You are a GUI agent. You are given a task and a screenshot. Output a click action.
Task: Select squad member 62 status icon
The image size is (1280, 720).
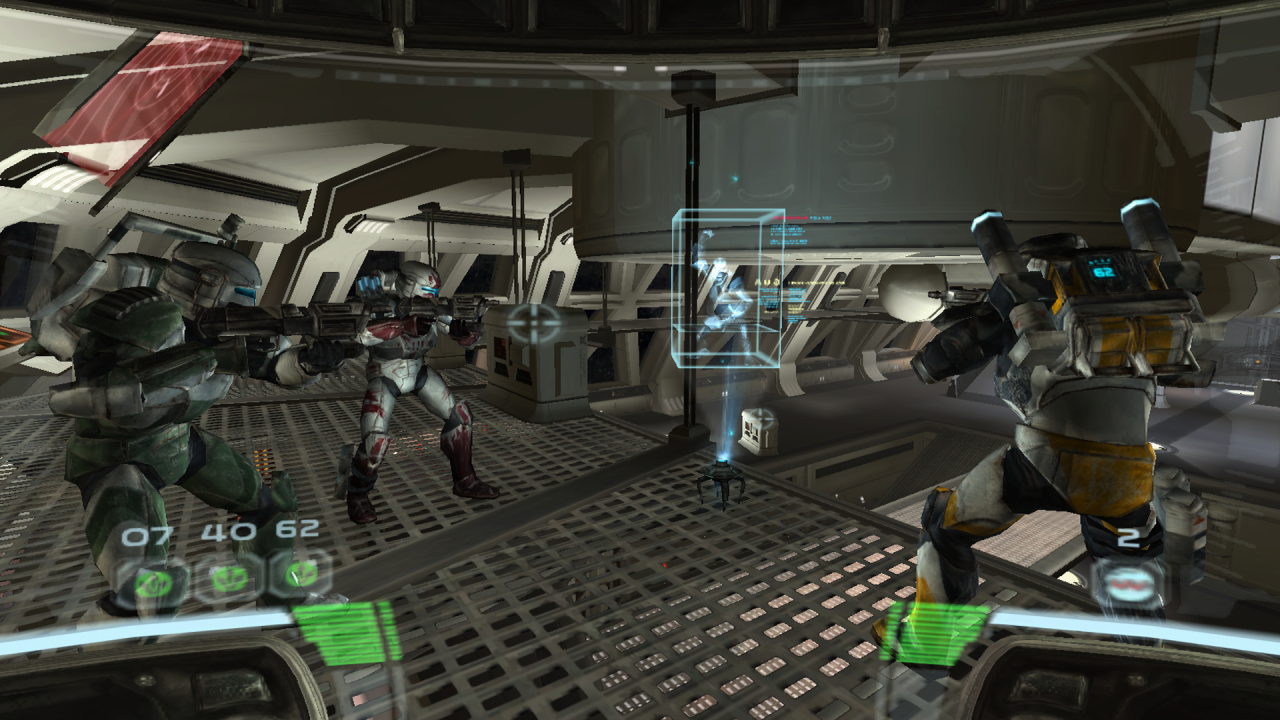tap(299, 574)
